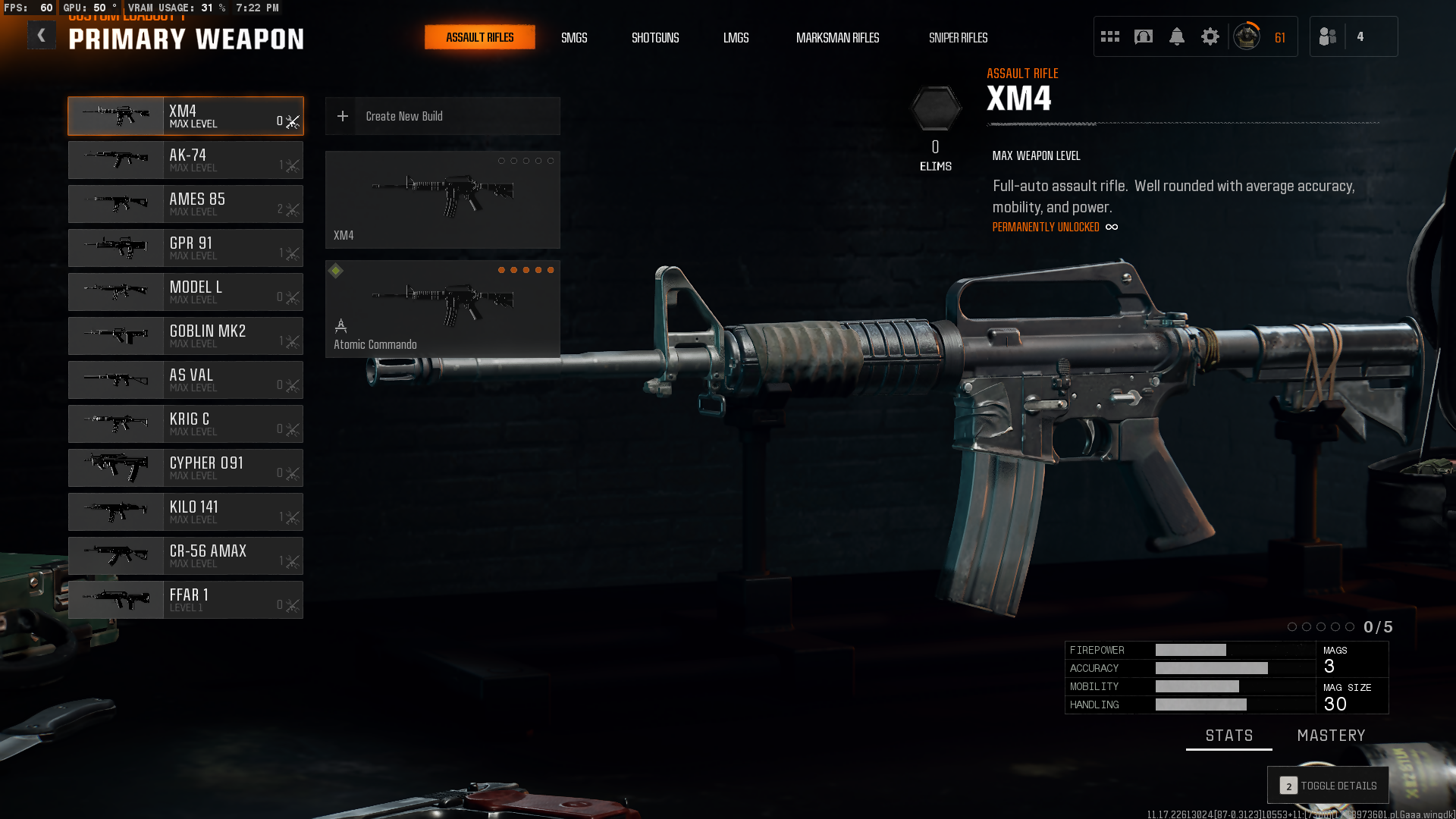This screenshot has width=1456, height=819.
Task: Open the Shotguns category
Action: pos(655,37)
